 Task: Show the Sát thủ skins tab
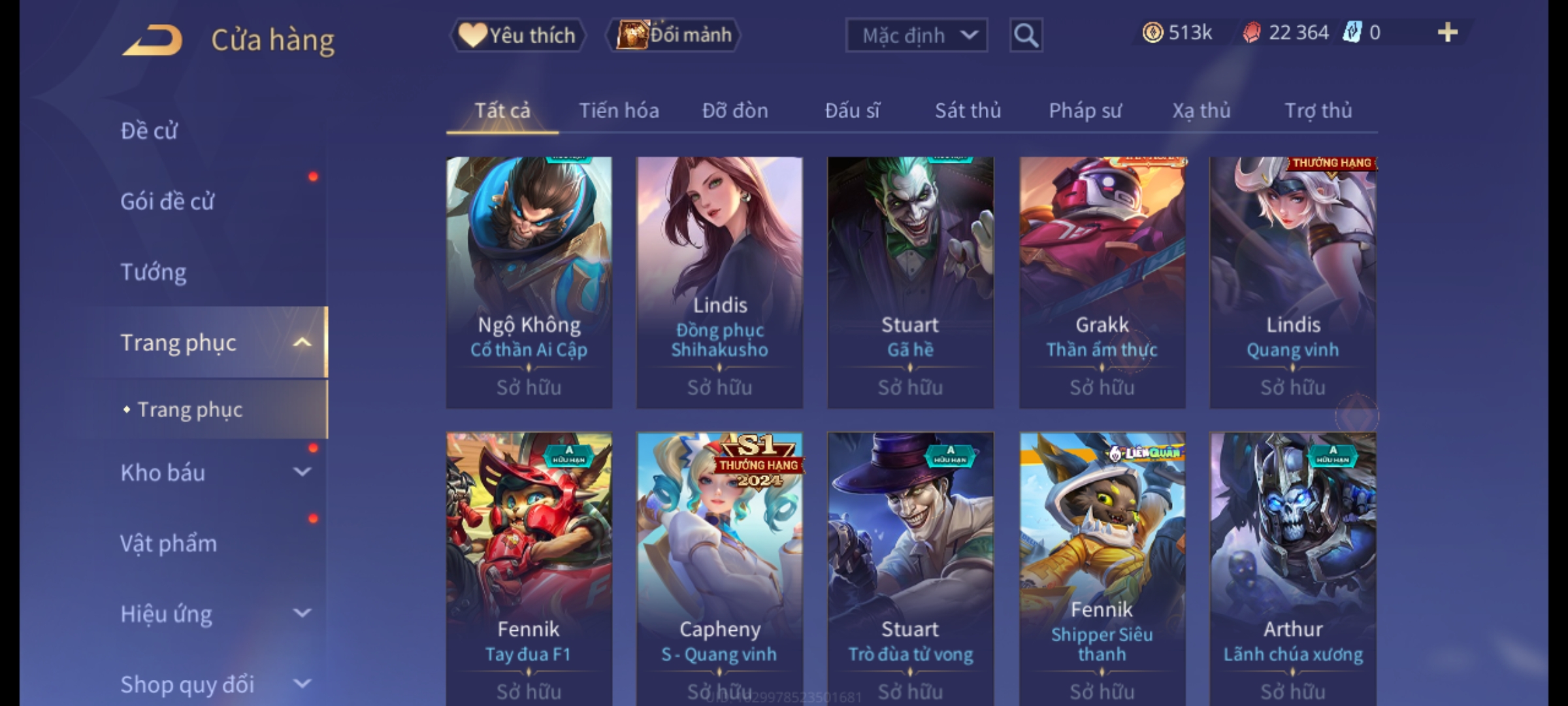[x=968, y=110]
